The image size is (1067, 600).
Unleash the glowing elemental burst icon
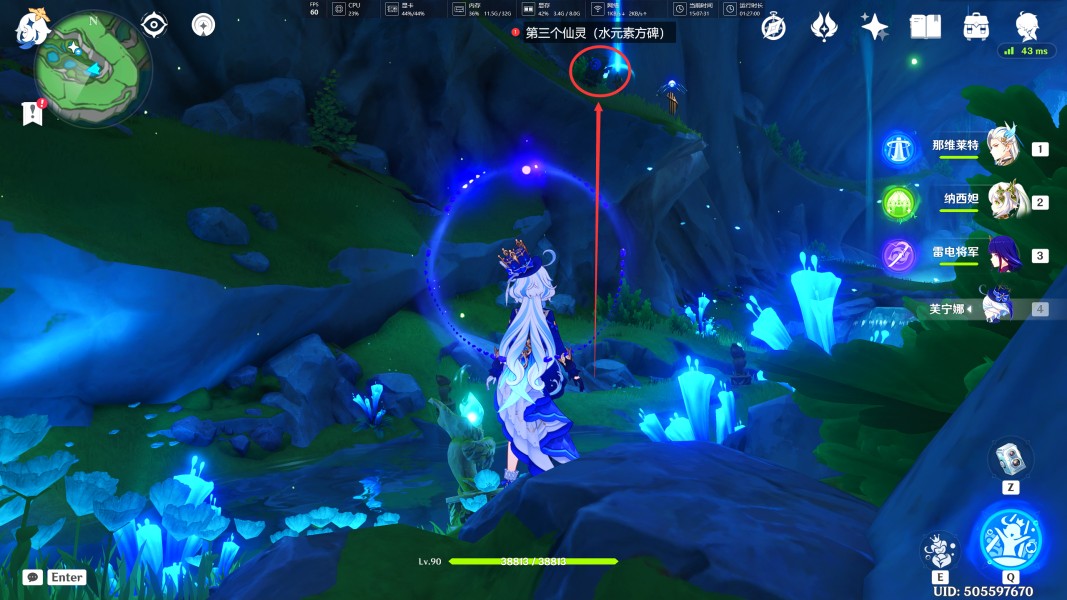1010,539
